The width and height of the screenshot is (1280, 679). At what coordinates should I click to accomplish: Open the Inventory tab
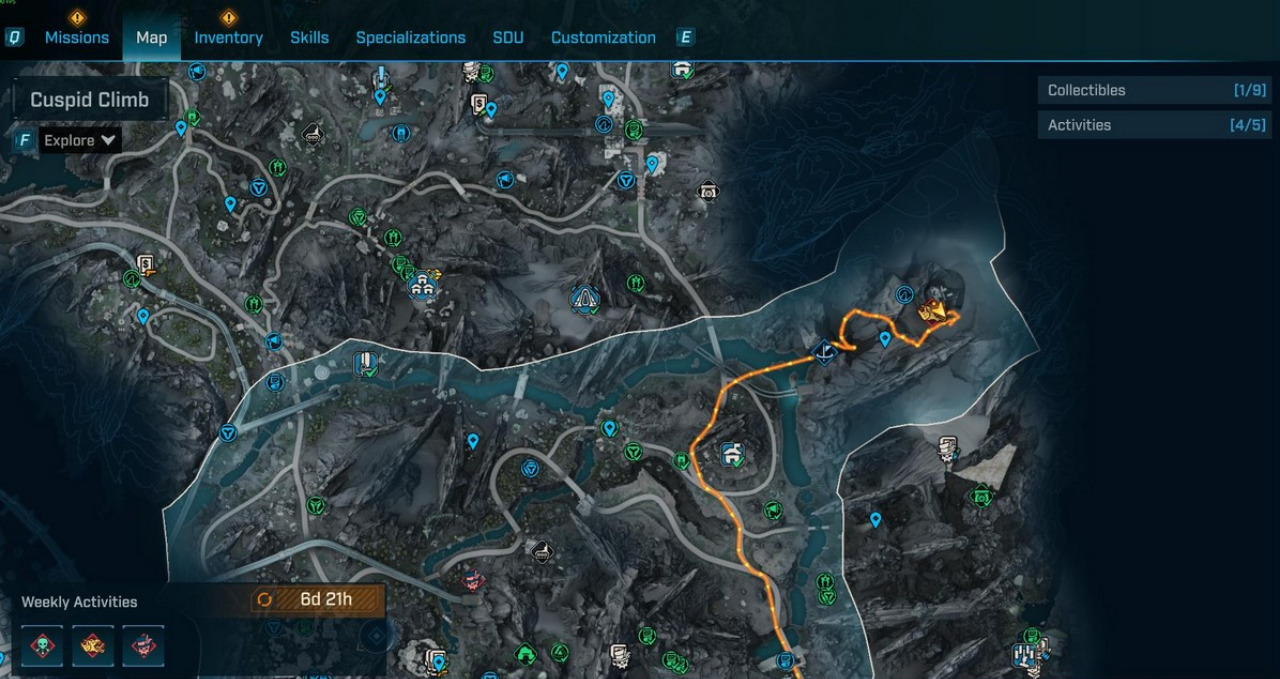pos(228,38)
